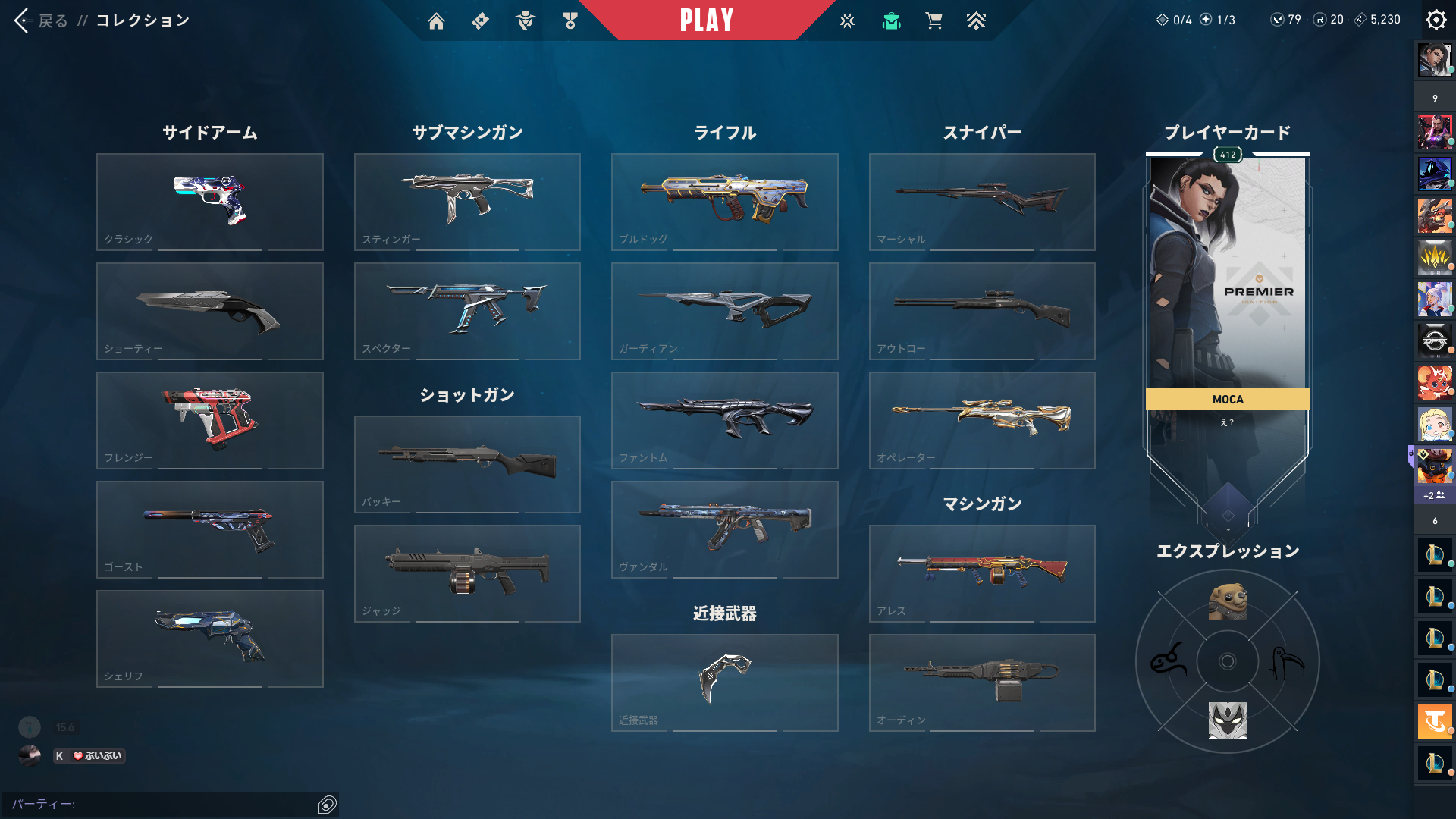Open the スペクター SMG slot

pyautogui.click(x=467, y=311)
